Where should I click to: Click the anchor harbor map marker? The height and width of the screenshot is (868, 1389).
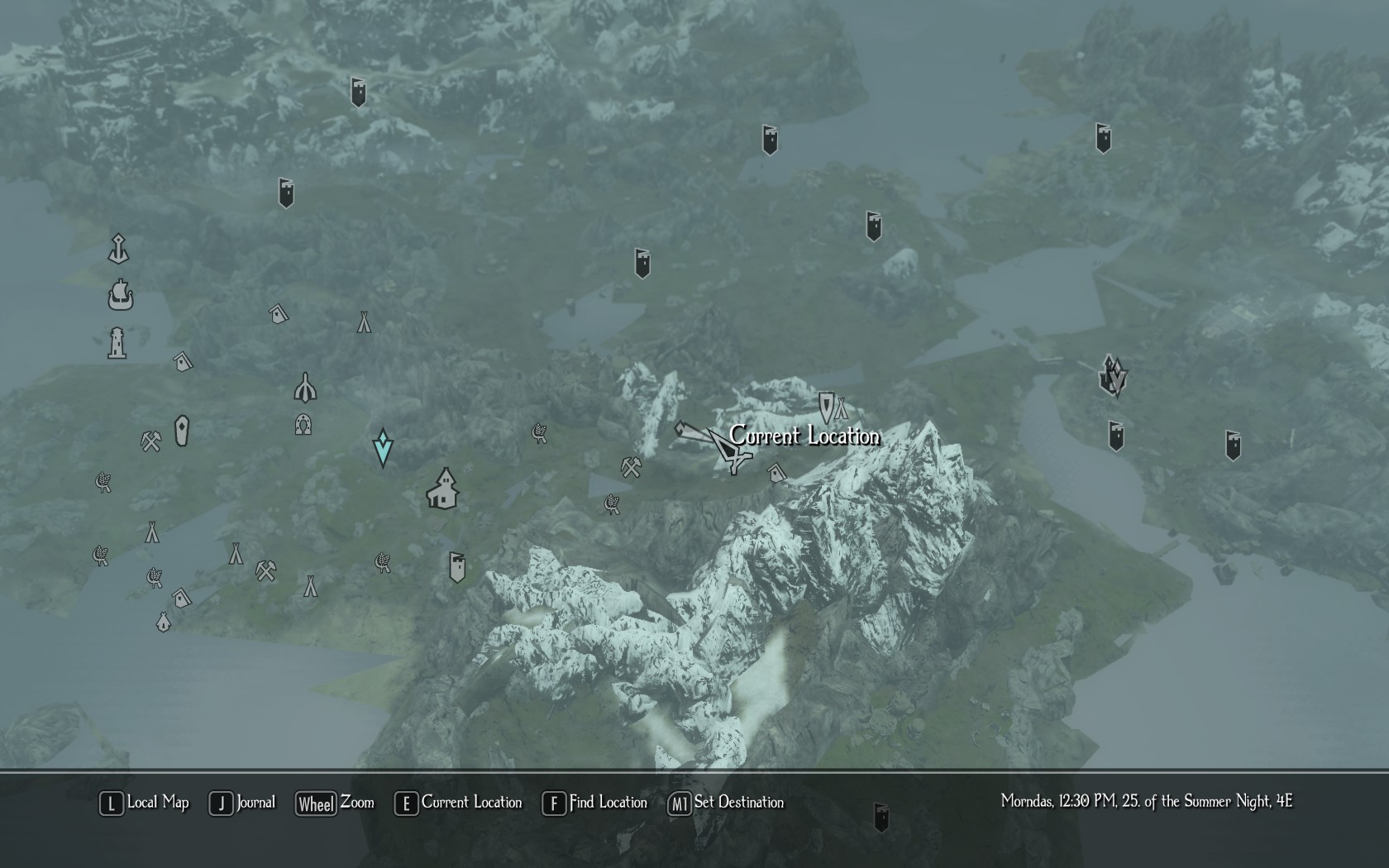(119, 249)
